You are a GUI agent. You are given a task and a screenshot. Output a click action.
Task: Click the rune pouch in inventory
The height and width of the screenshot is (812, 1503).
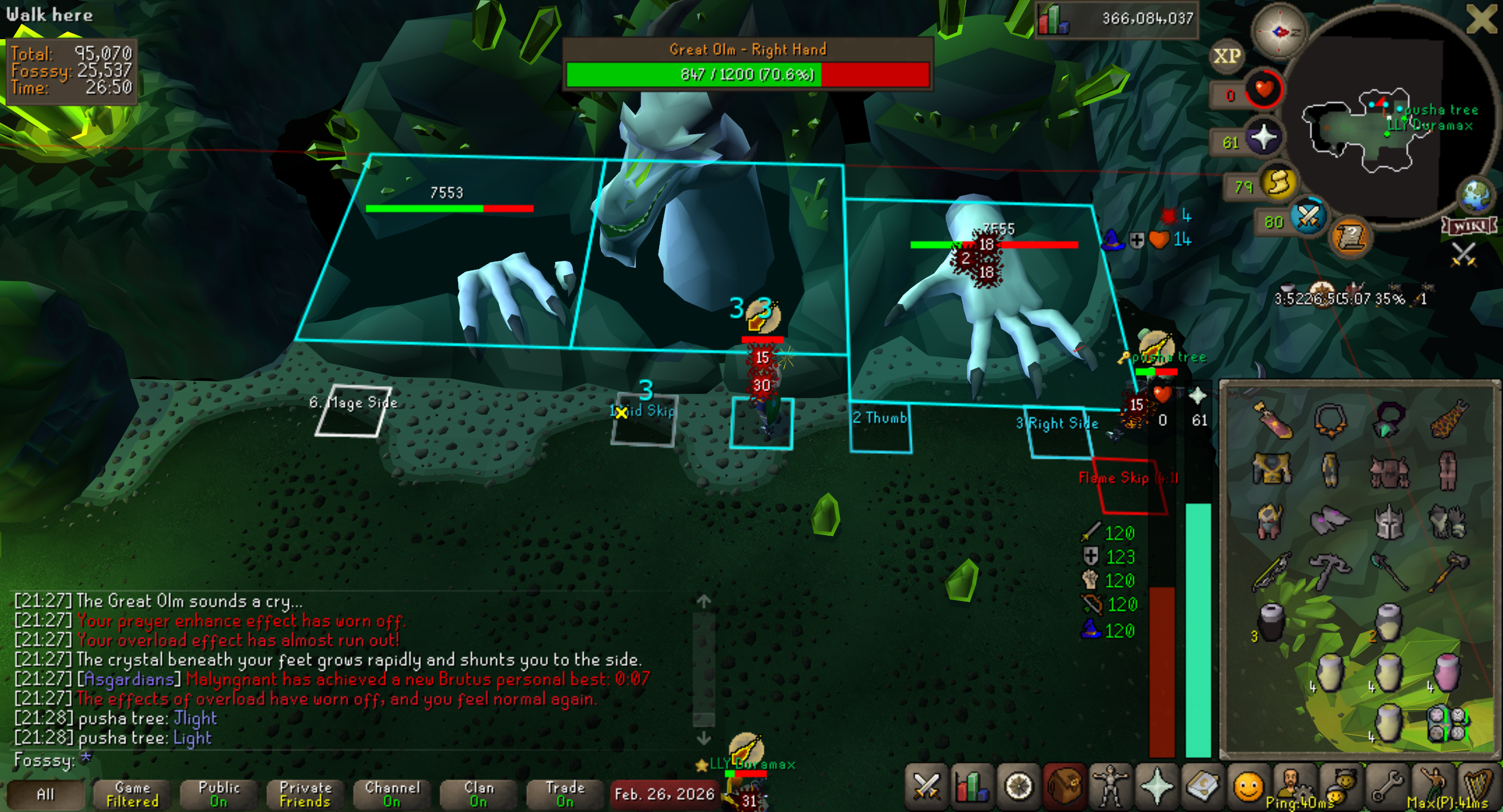point(1447,723)
